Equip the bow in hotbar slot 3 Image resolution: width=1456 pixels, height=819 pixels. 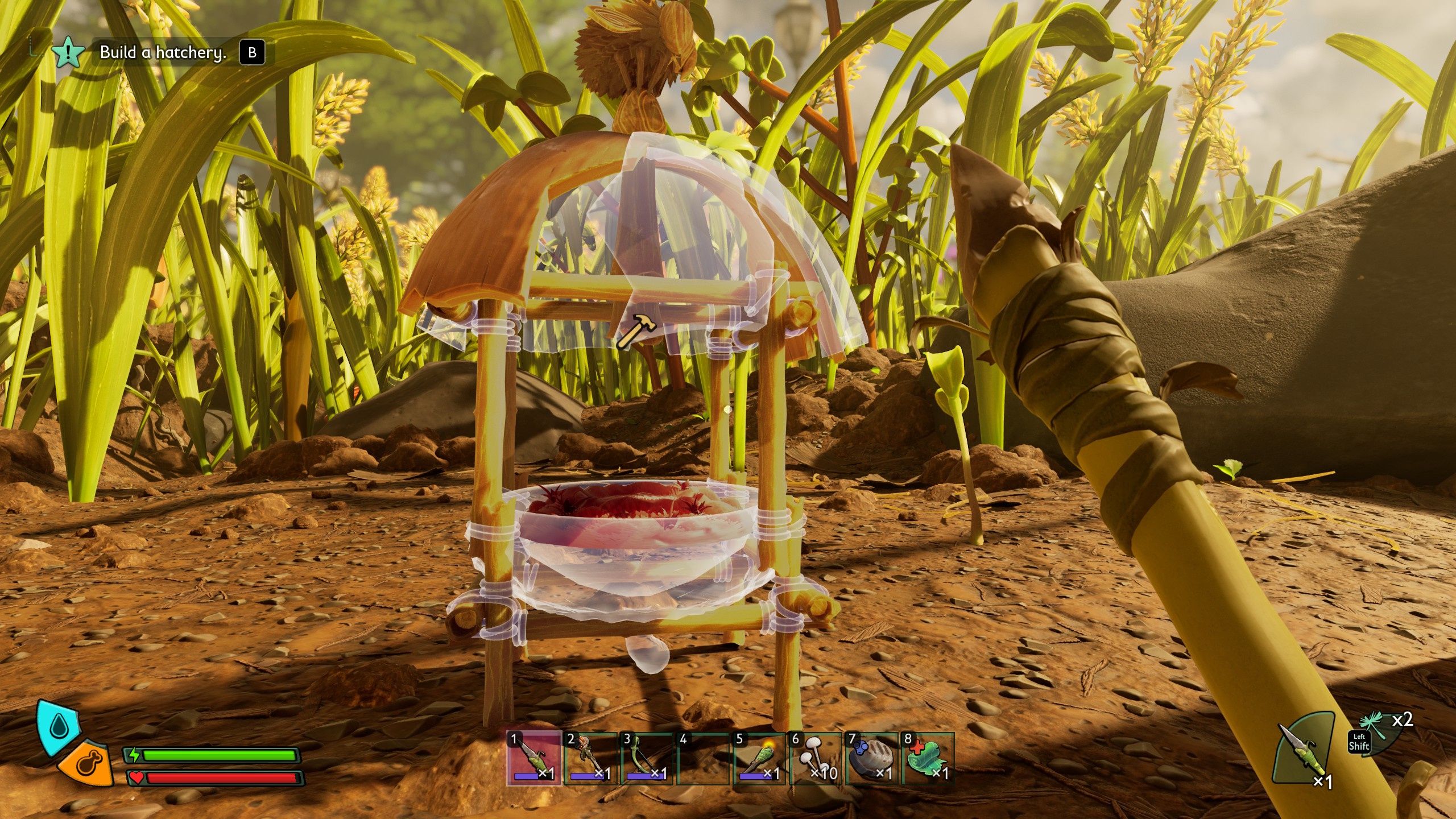point(646,758)
